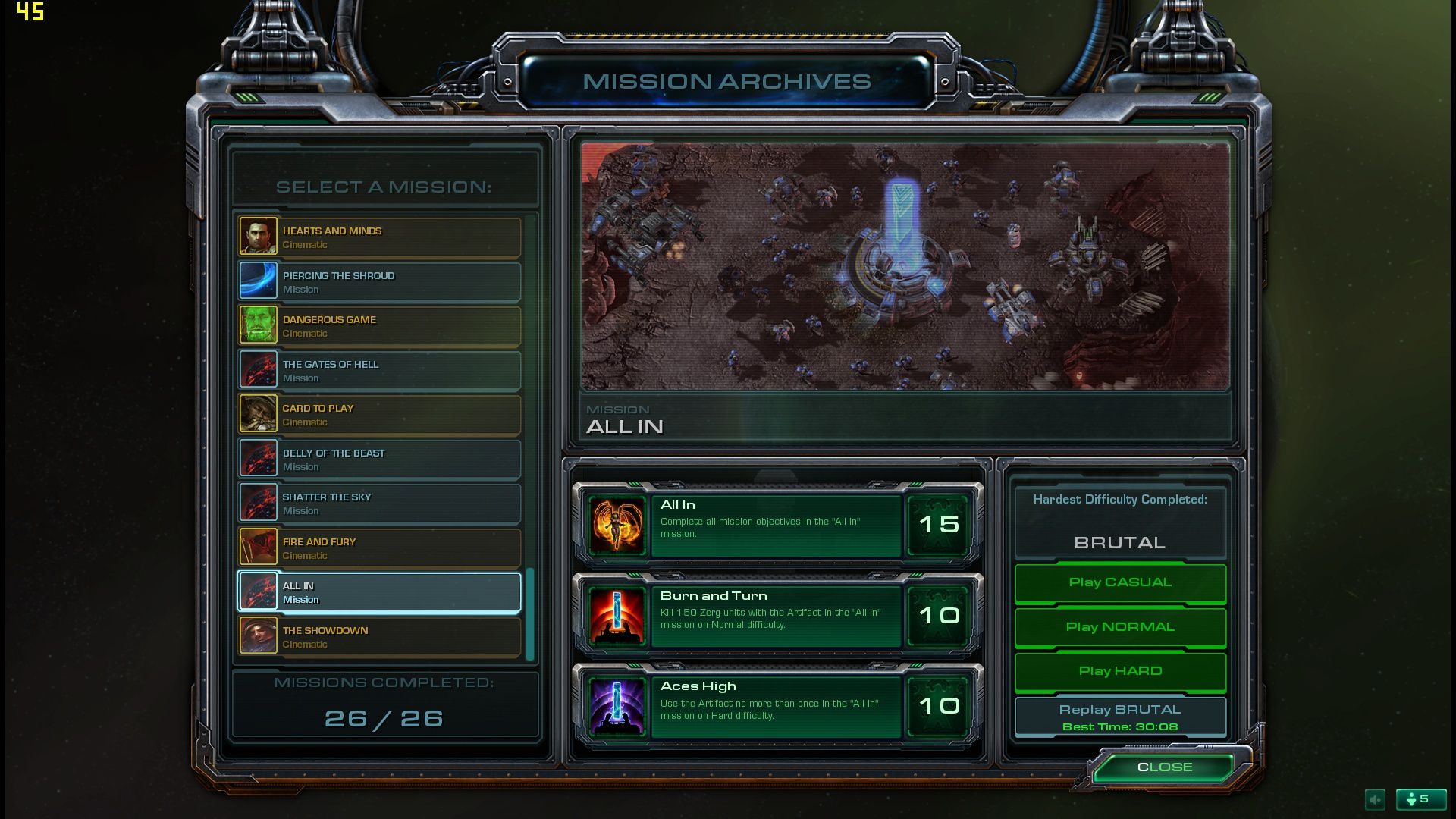Choose the Piercing the Shroud mission

(379, 282)
